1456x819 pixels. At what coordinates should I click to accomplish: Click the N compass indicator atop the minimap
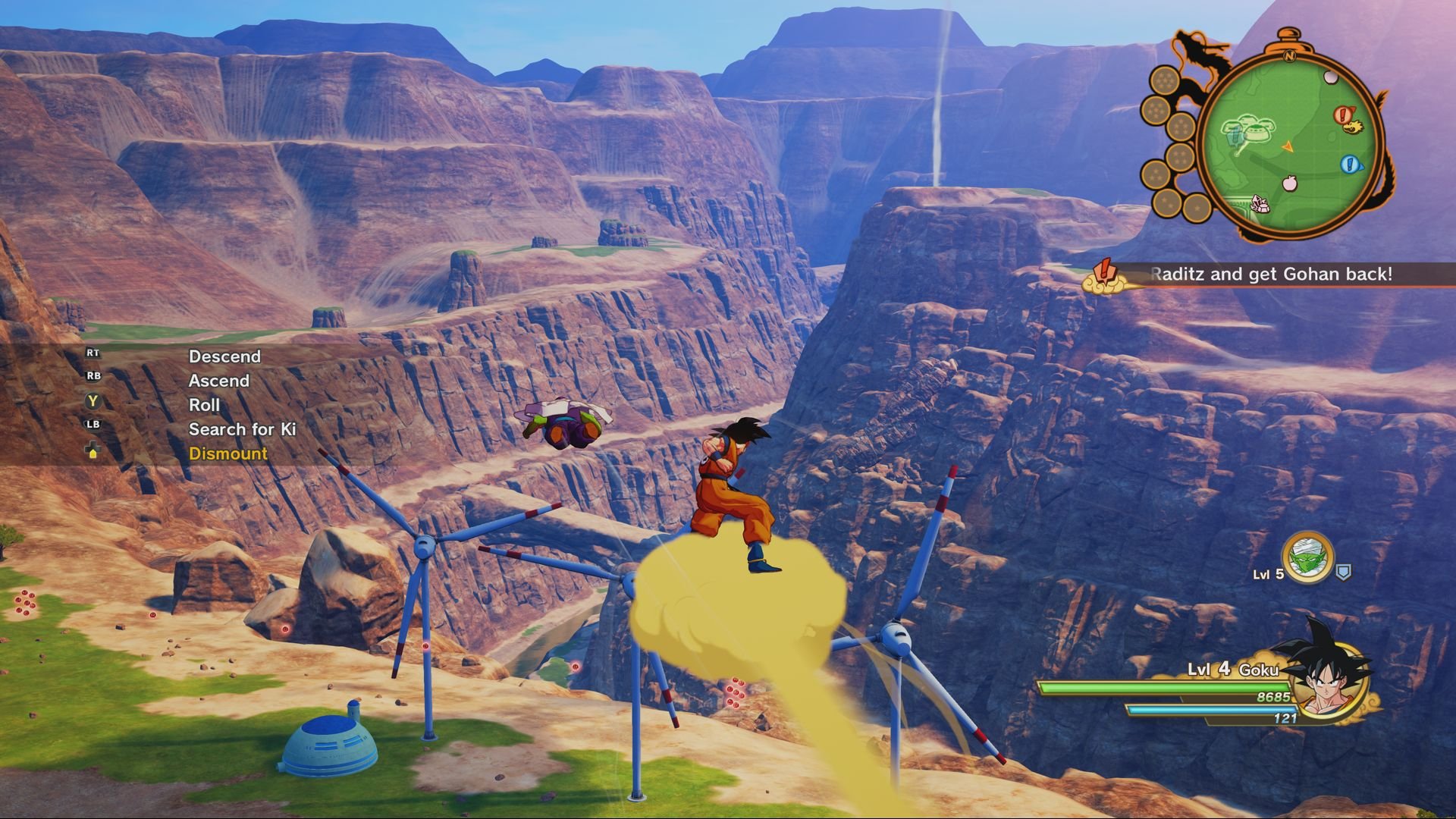1290,55
